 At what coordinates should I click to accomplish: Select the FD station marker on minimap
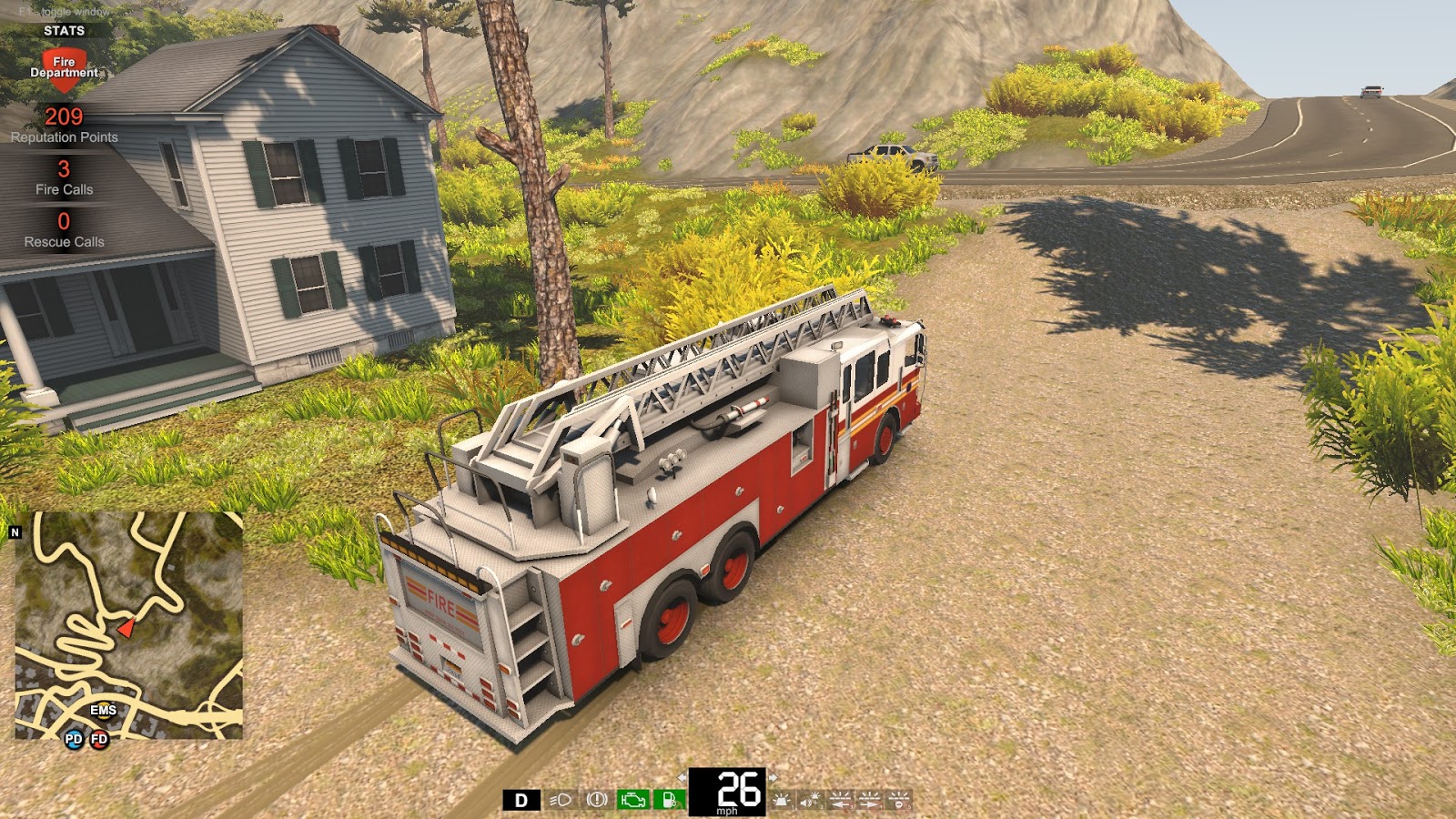coord(100,738)
